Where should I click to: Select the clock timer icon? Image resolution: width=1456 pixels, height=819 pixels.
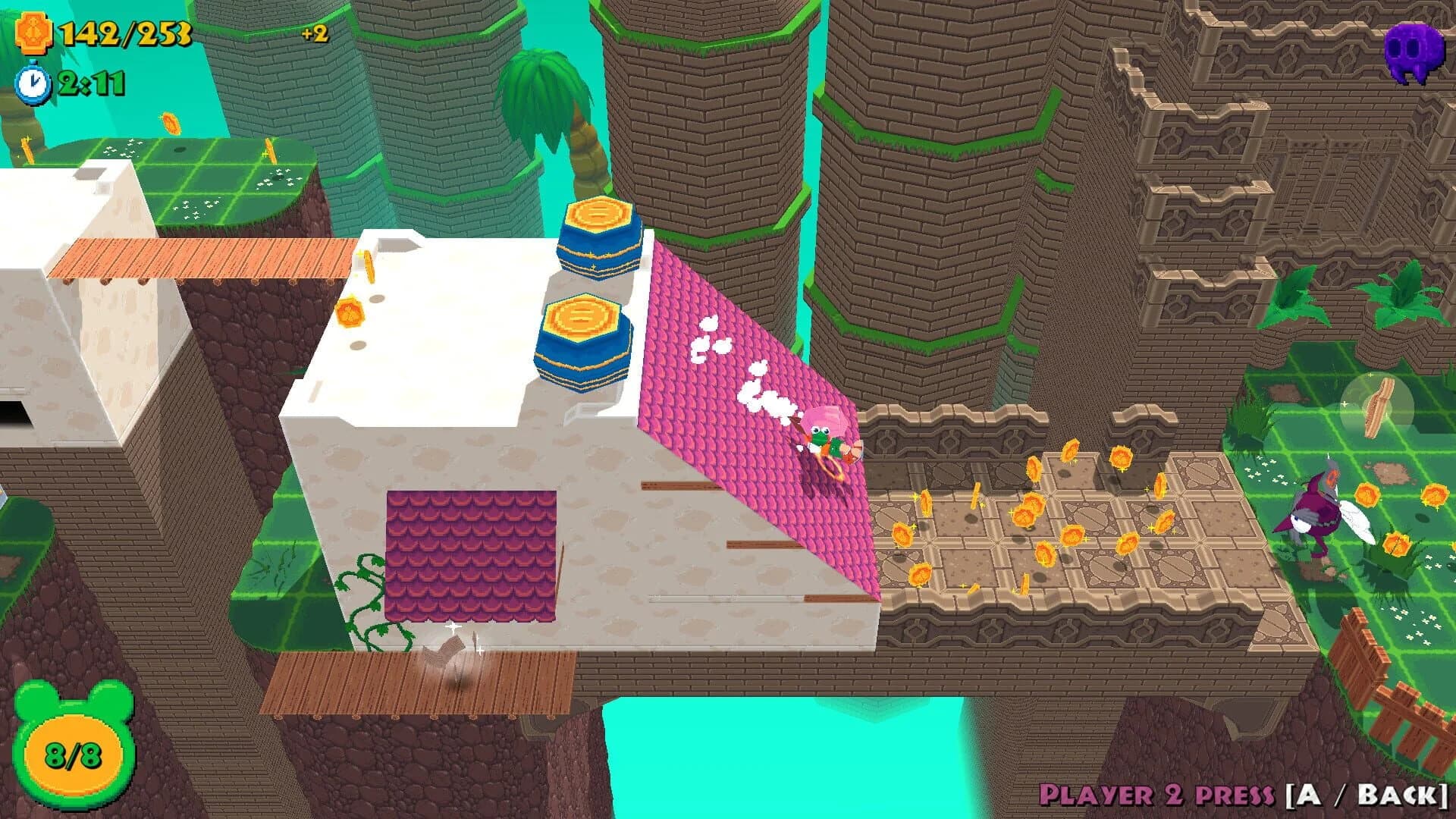point(32,83)
